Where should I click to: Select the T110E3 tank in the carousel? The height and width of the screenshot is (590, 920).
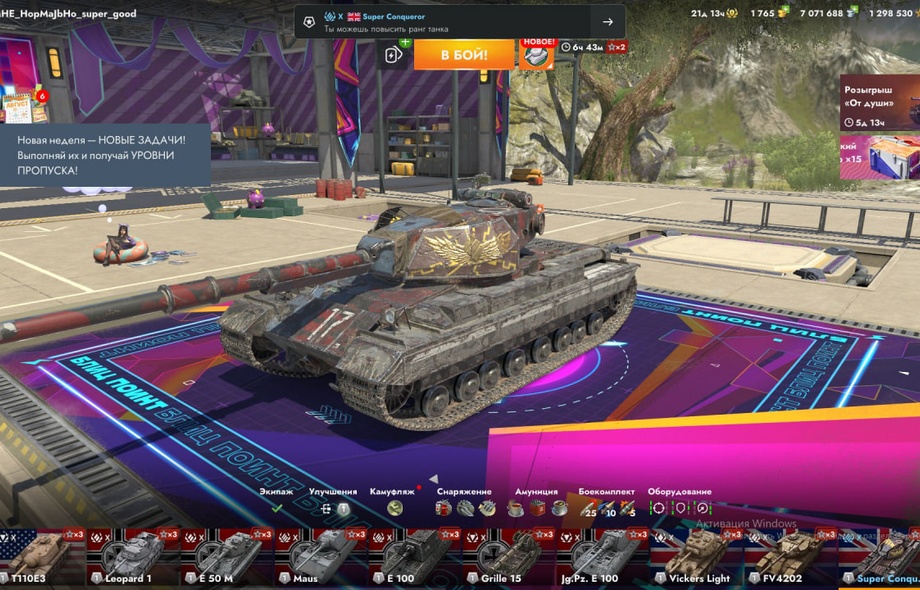coord(40,558)
